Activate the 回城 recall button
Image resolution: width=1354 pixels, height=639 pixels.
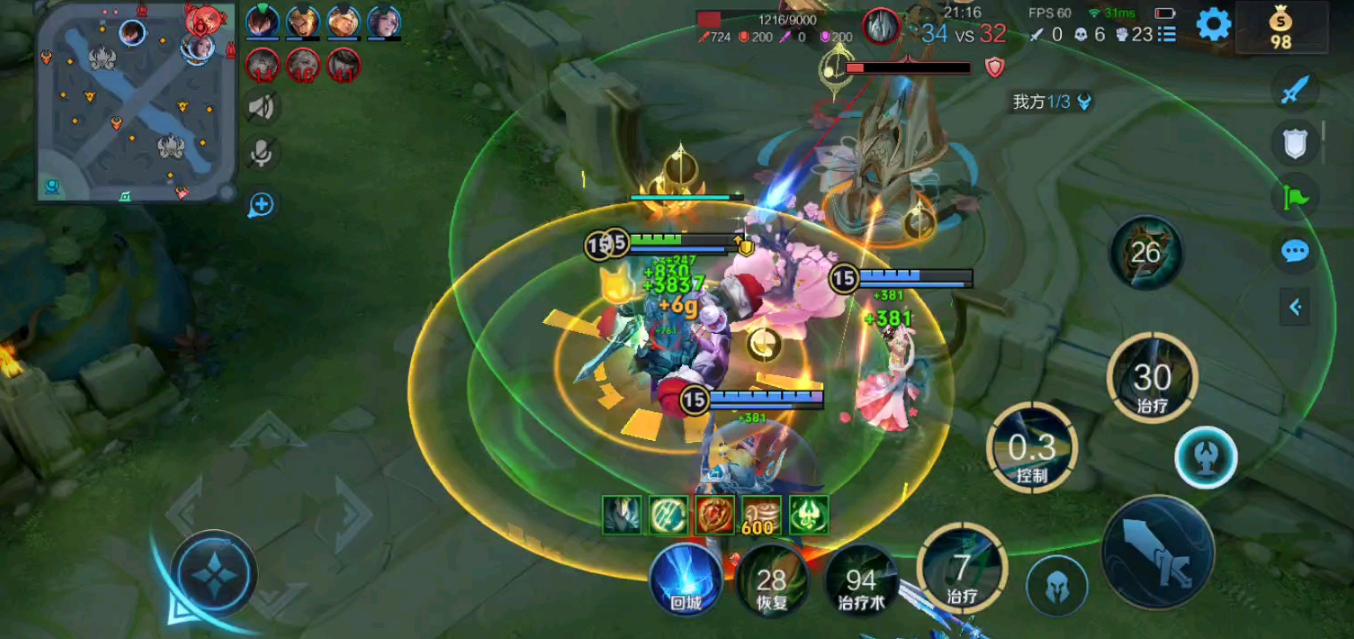pos(685,579)
